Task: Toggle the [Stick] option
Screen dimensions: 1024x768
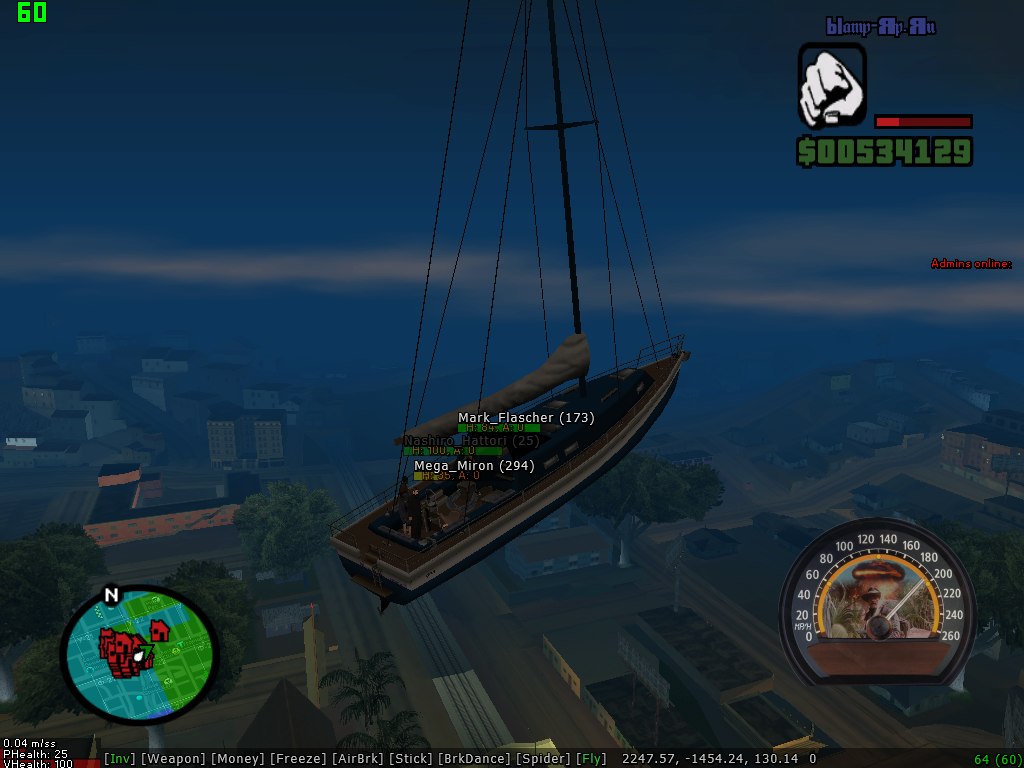Action: pyautogui.click(x=411, y=759)
